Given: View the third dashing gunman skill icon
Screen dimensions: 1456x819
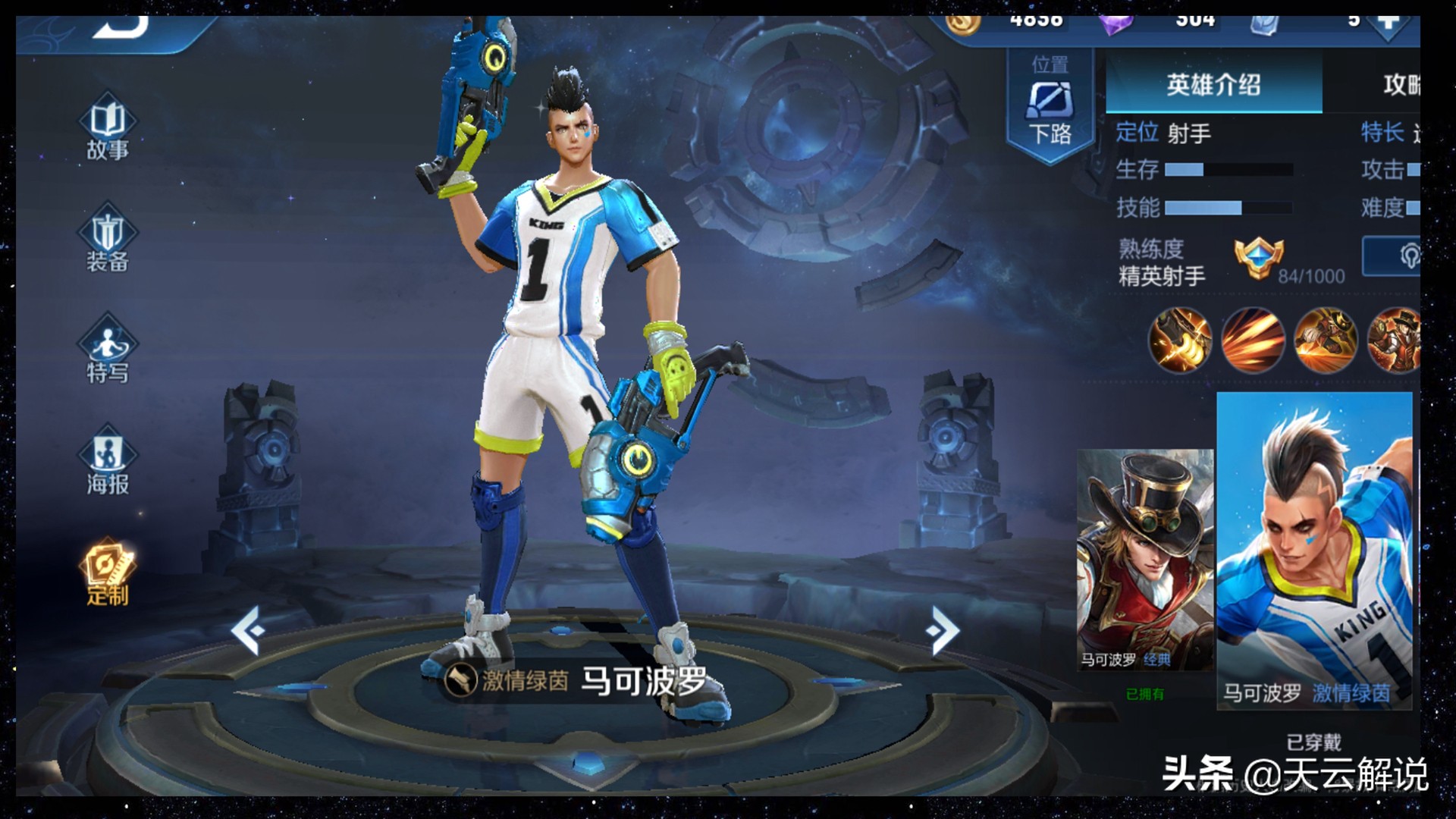Looking at the screenshot, I should (1325, 340).
